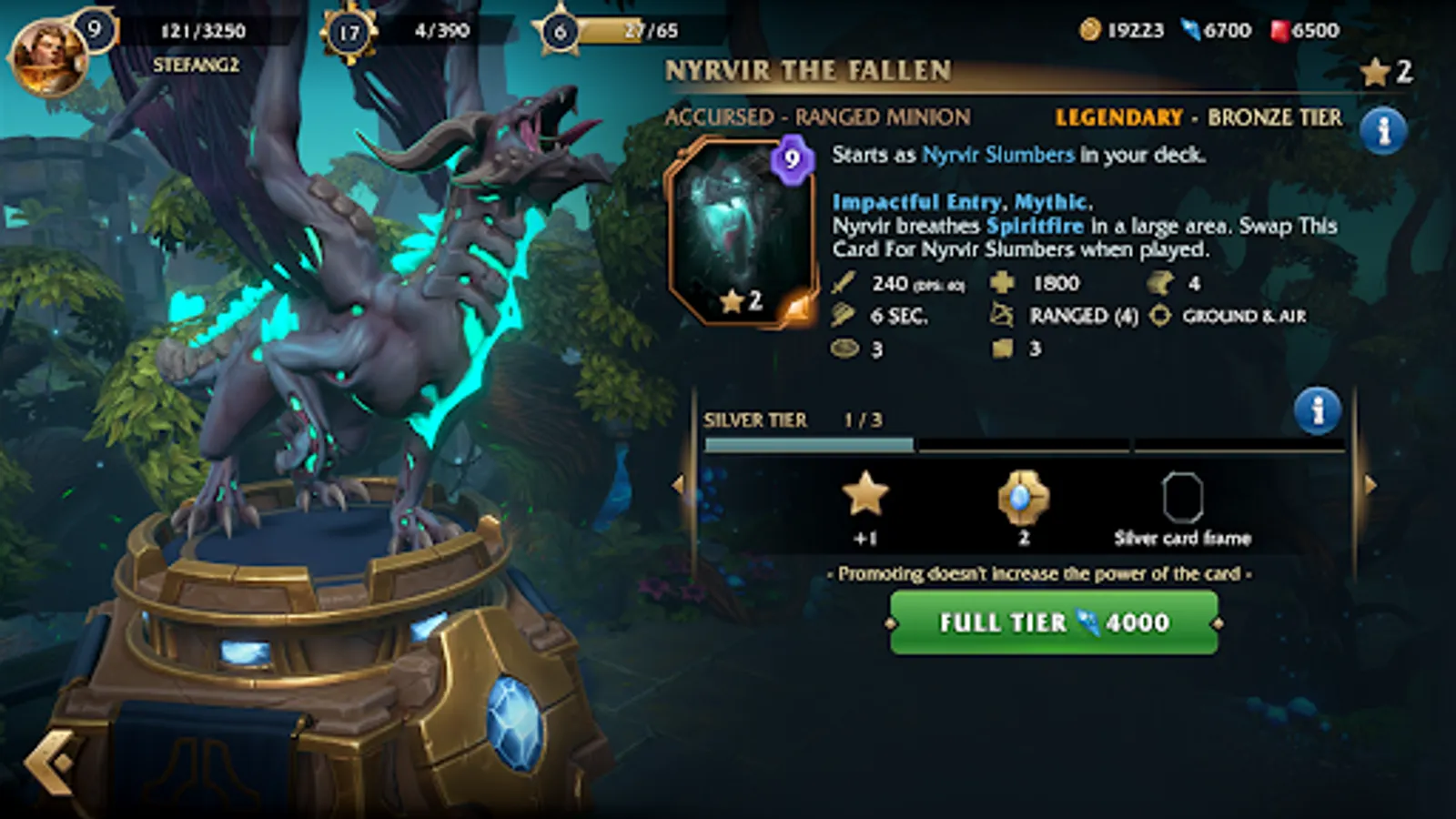Select the ranged attack stat icon
1456x819 pixels.
pos(999,316)
